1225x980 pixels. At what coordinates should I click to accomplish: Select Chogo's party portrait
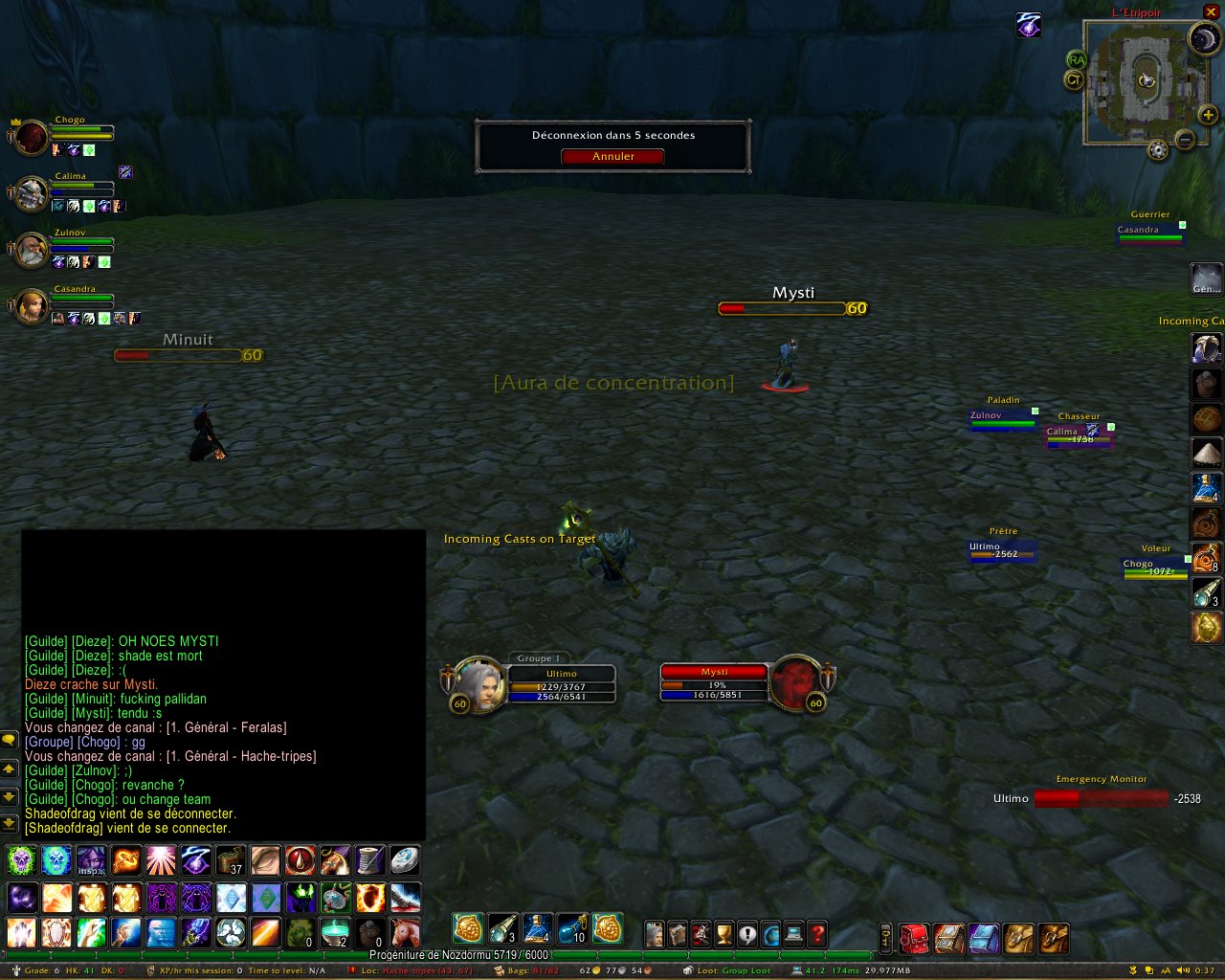tap(31, 137)
